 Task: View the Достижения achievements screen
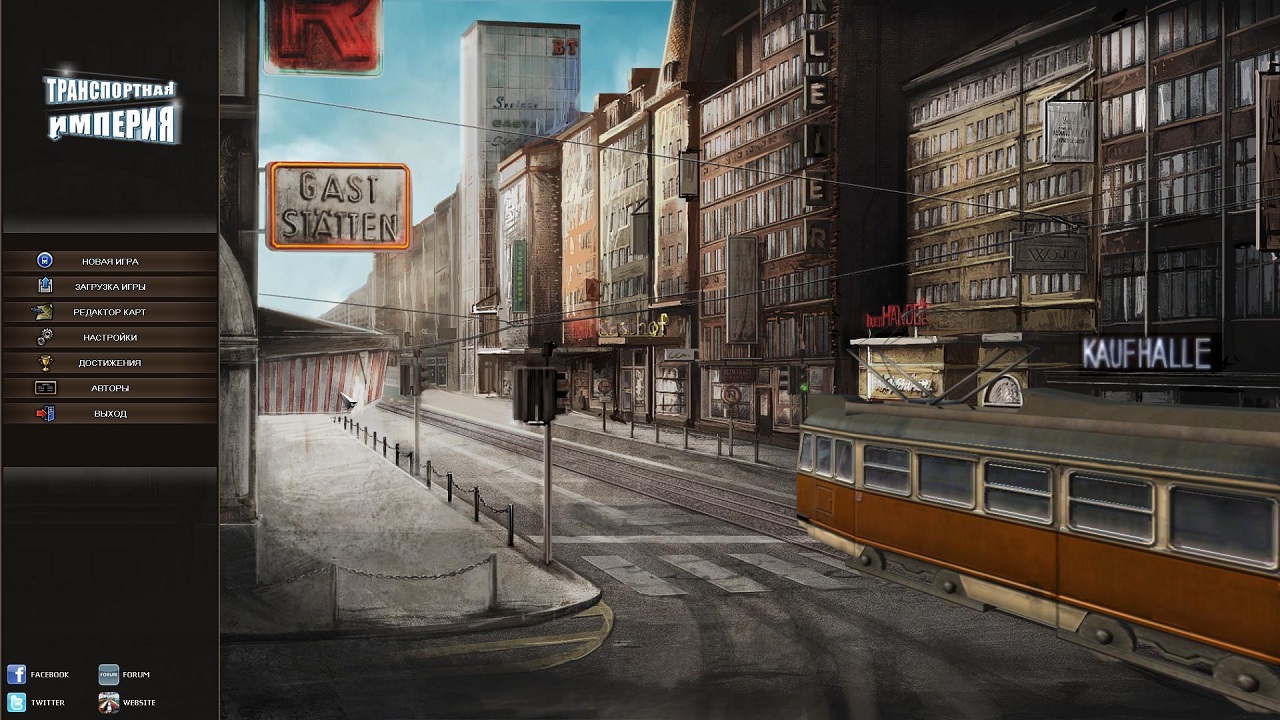(x=110, y=363)
